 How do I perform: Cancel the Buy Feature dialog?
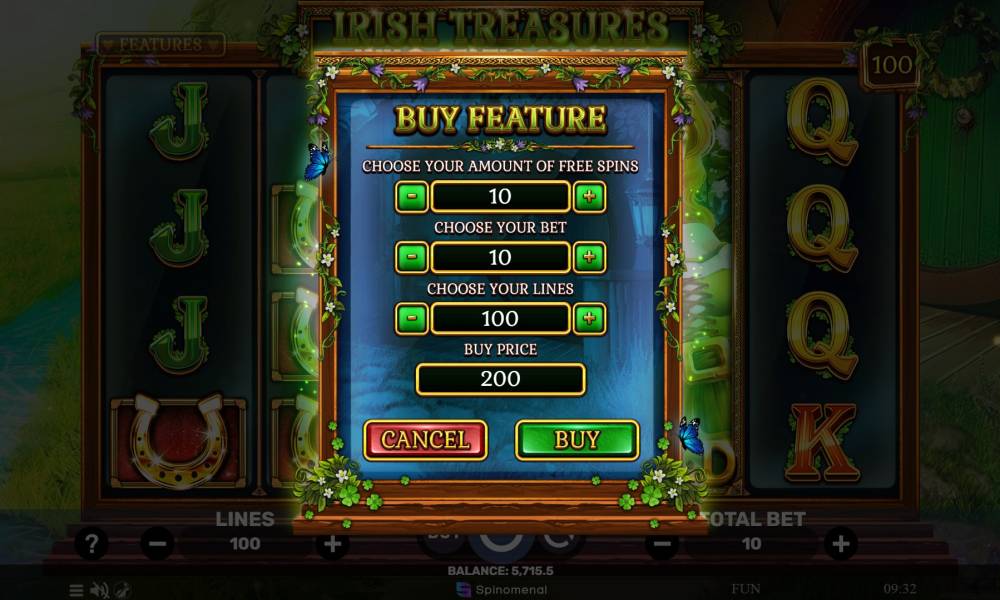pos(425,440)
